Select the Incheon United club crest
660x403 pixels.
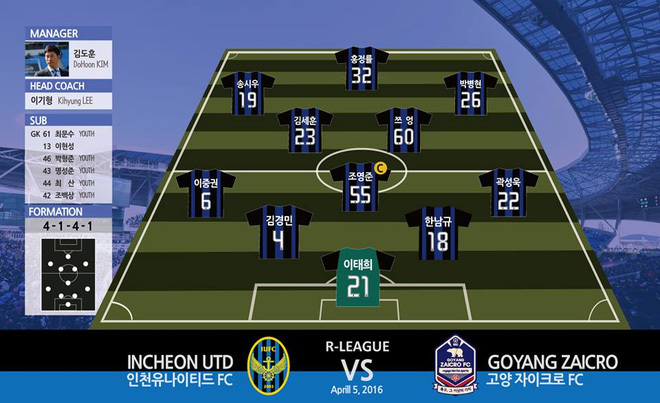pyautogui.click(x=266, y=366)
